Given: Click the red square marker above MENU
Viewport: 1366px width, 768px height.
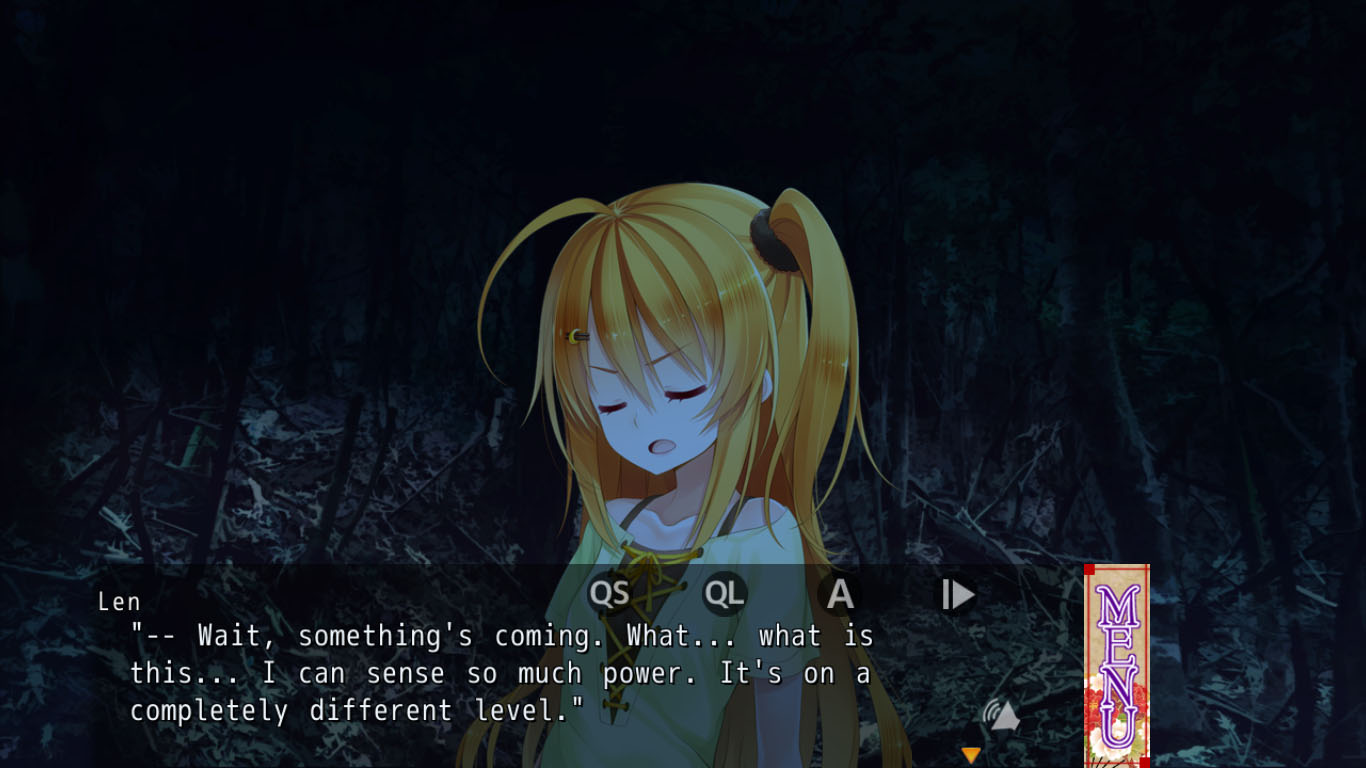Looking at the screenshot, I should tap(1088, 567).
